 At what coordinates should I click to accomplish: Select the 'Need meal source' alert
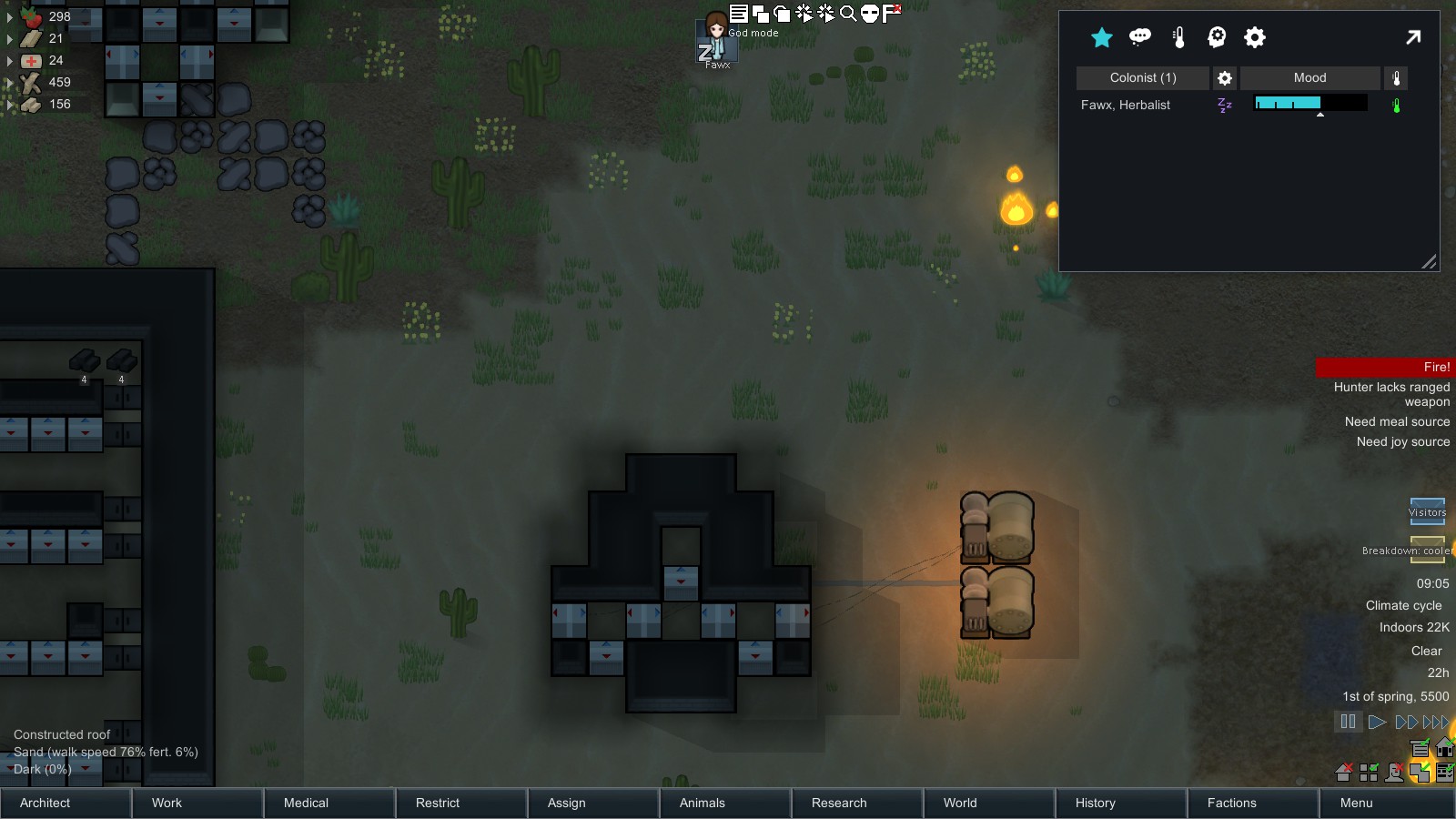pyautogui.click(x=1397, y=421)
